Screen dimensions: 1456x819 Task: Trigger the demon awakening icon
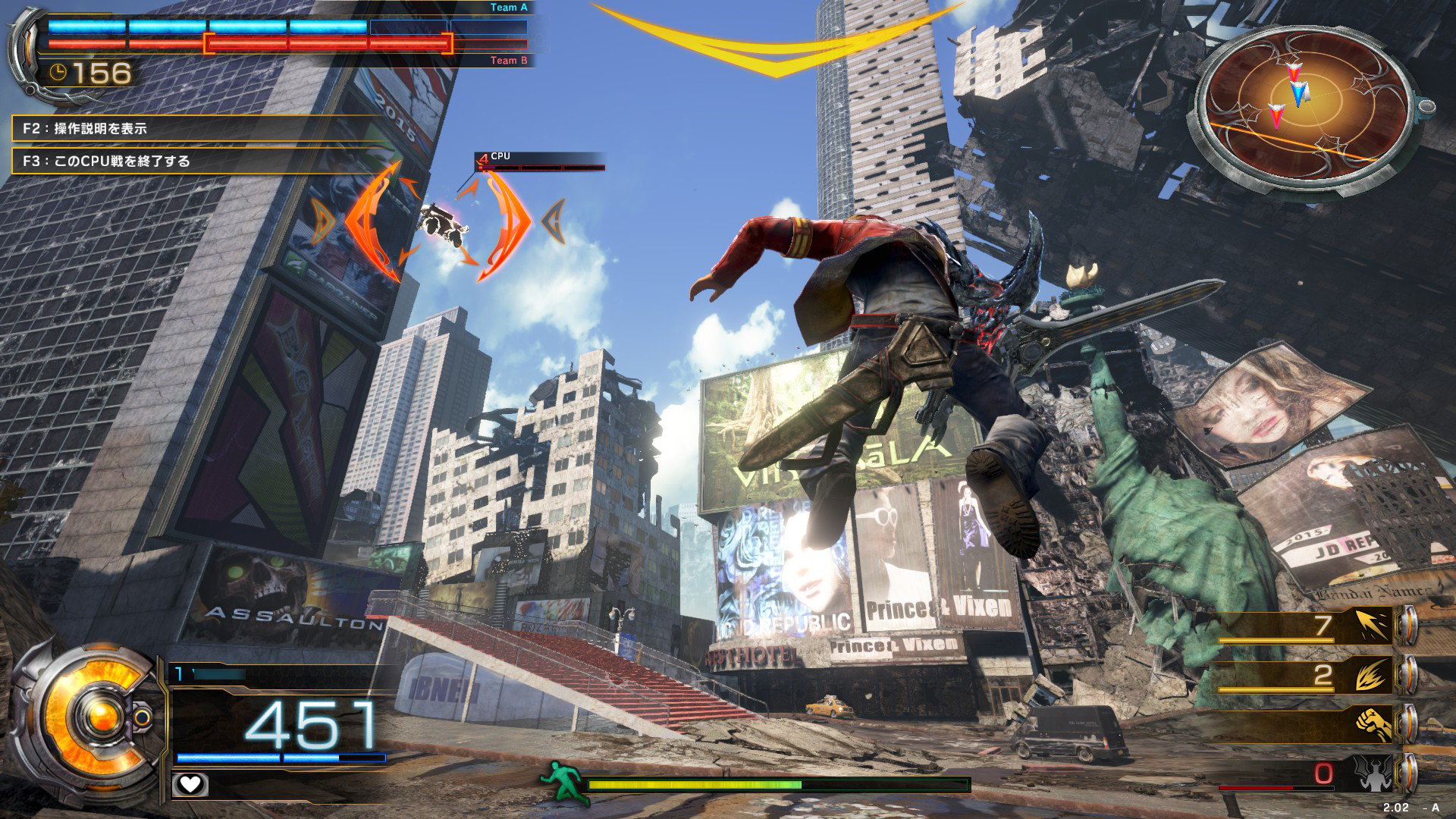pyautogui.click(x=1373, y=773)
